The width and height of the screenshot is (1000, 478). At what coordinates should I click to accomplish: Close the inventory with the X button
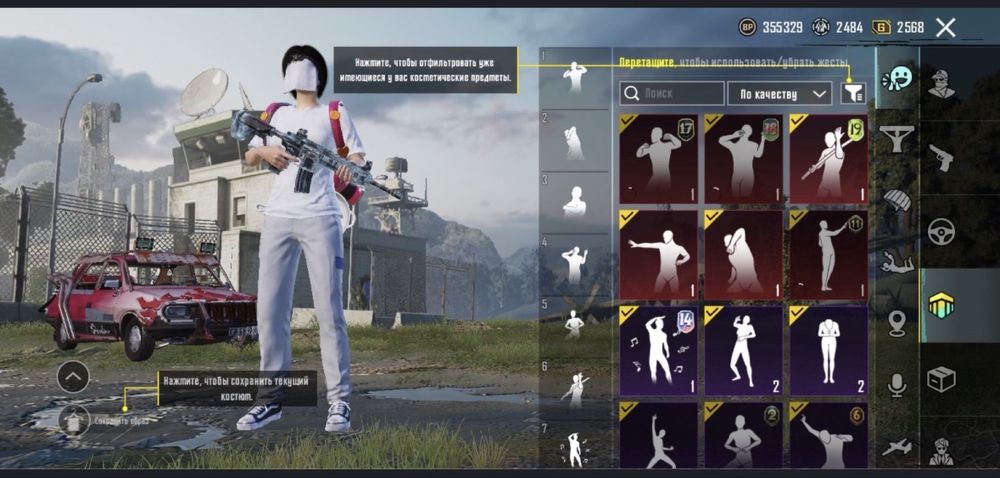(946, 27)
